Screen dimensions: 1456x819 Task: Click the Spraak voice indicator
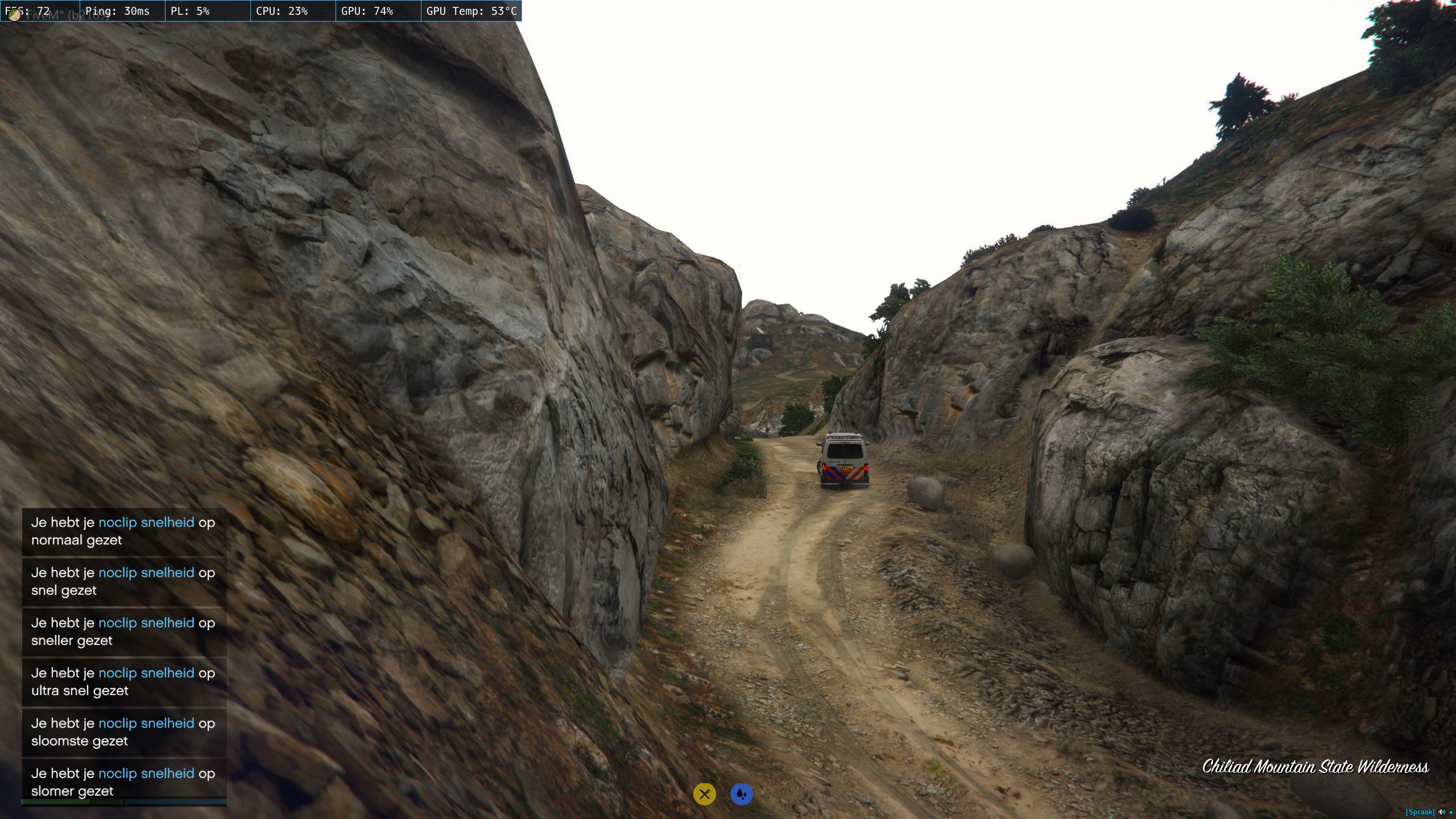pos(1420,812)
